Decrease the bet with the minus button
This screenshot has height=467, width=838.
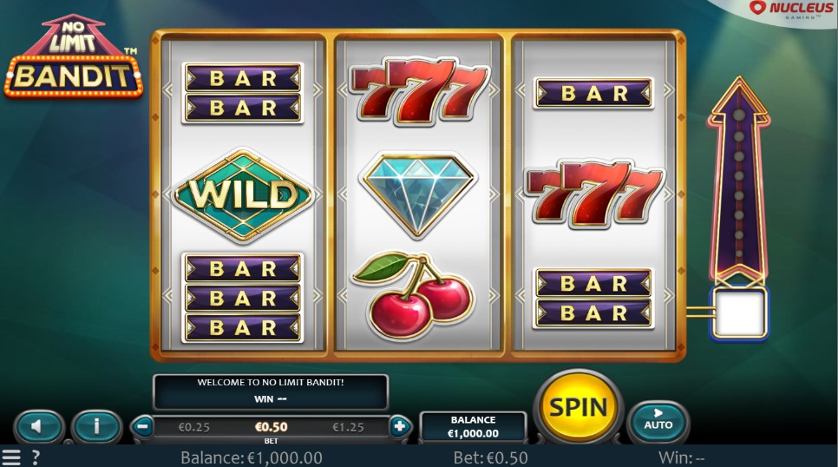point(143,426)
